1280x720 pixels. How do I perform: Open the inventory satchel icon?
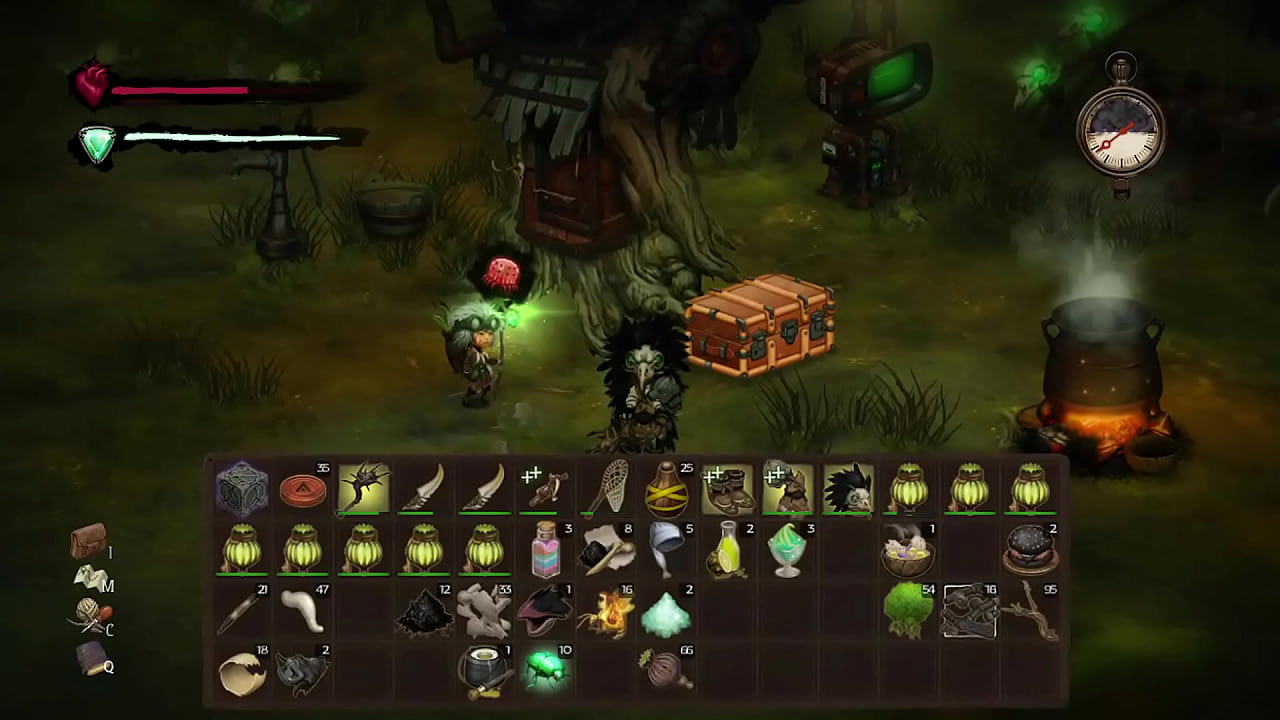pos(88,541)
